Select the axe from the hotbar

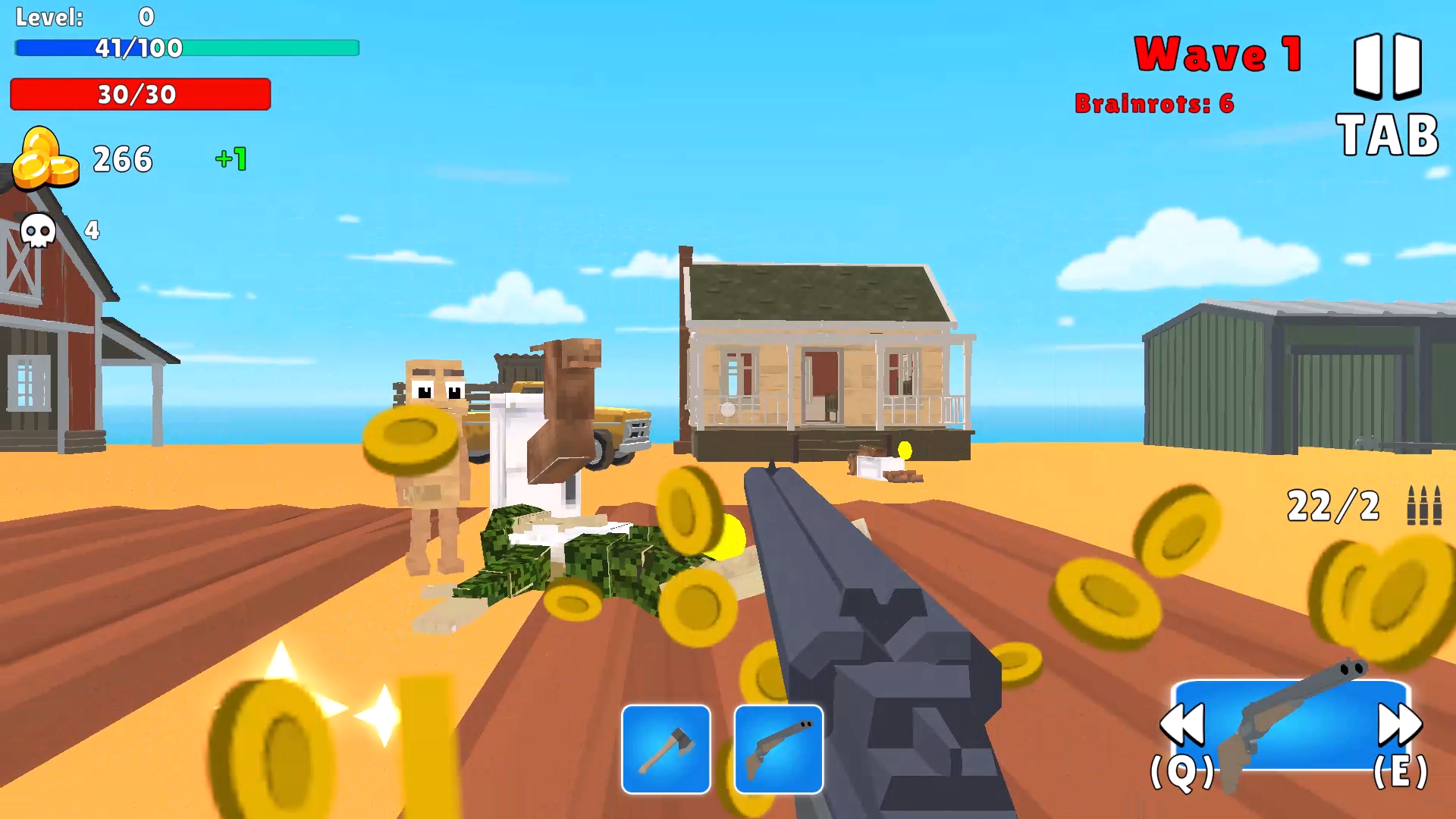(x=666, y=748)
